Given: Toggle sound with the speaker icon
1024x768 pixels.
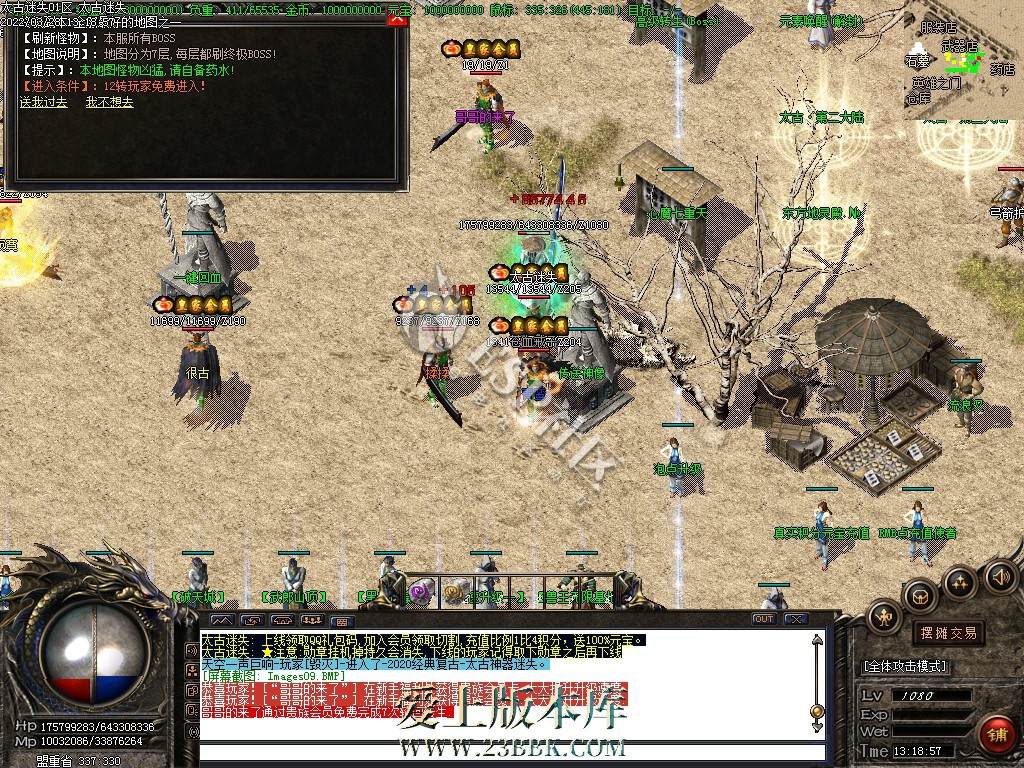Looking at the screenshot, I should pyautogui.click(x=1001, y=576).
